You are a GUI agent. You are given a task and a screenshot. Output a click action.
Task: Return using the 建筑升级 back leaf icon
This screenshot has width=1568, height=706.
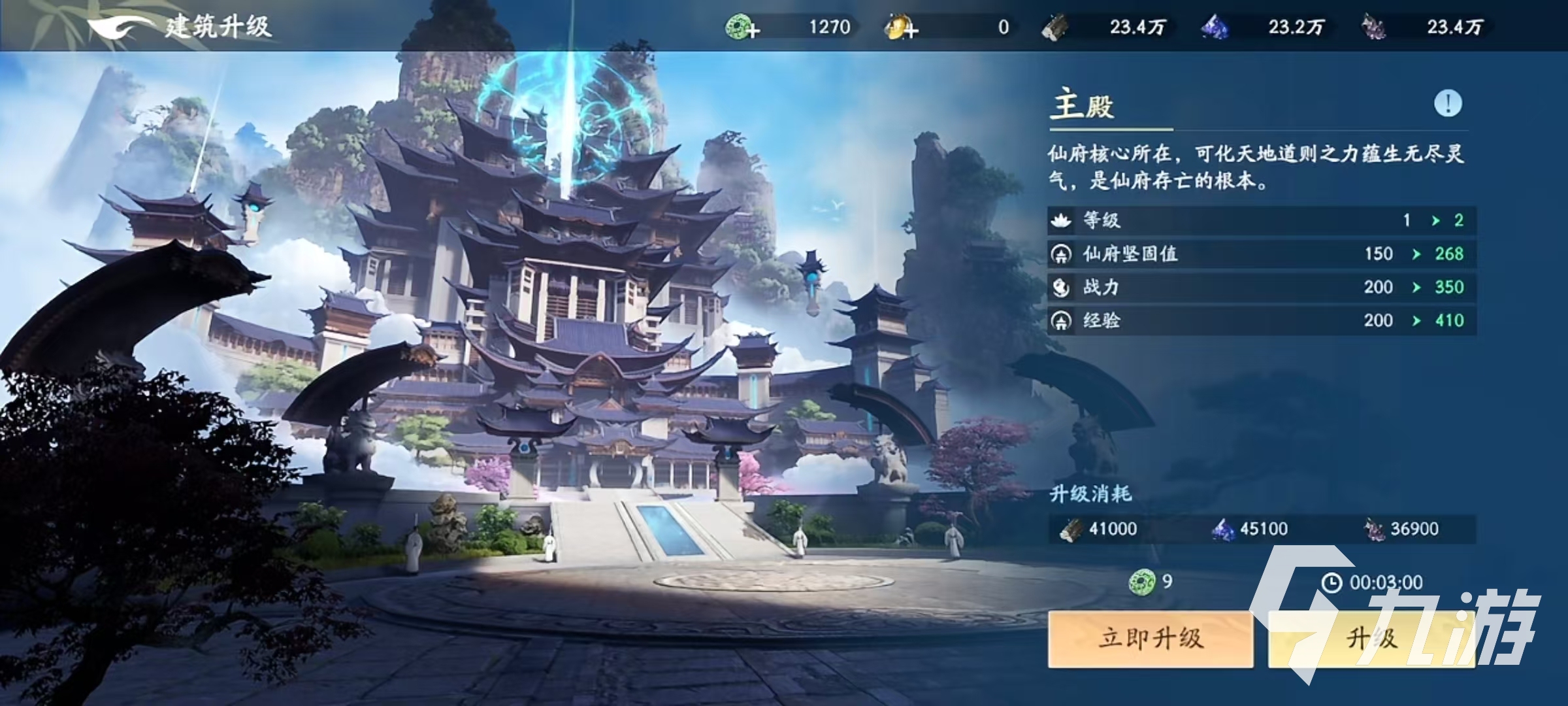point(114,27)
